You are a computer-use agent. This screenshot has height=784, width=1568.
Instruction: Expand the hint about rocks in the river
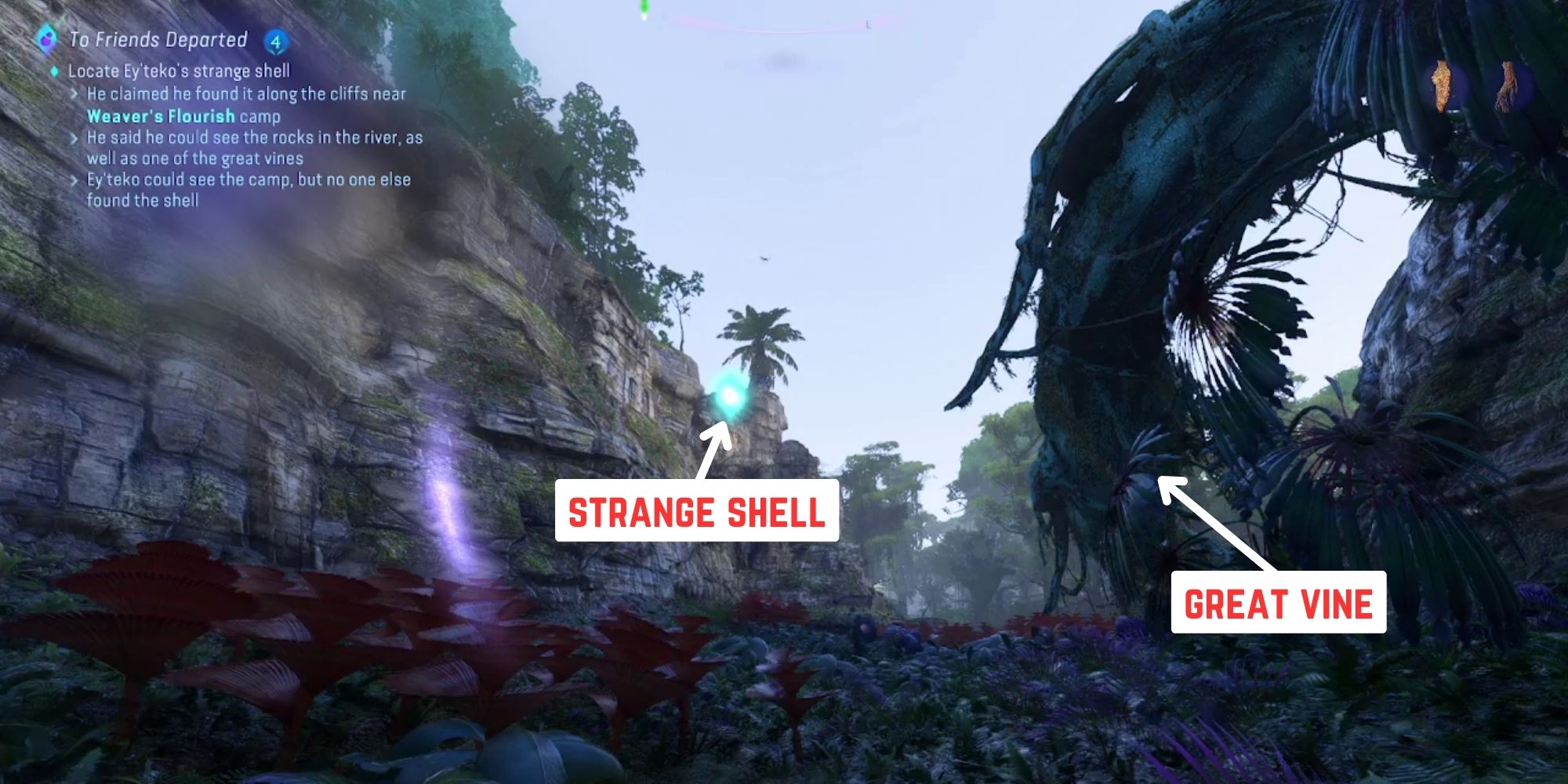tap(251, 137)
